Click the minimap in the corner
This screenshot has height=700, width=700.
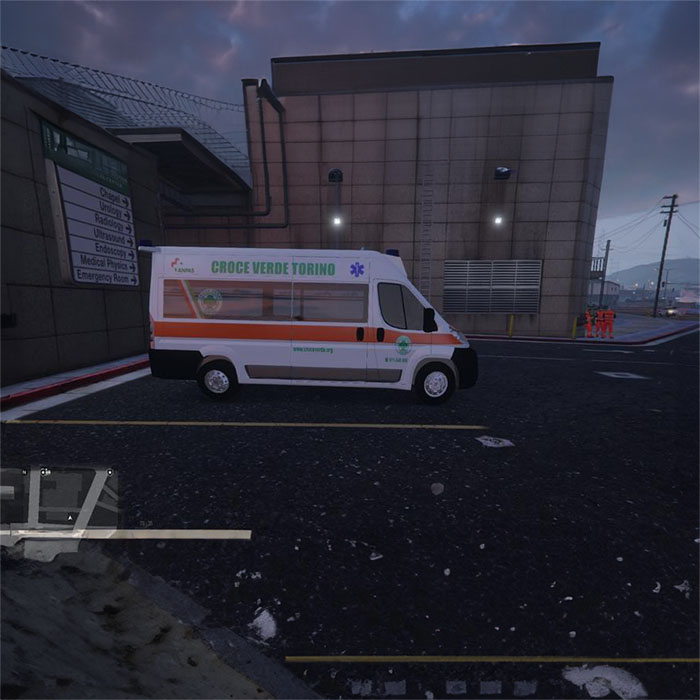[x=60, y=498]
